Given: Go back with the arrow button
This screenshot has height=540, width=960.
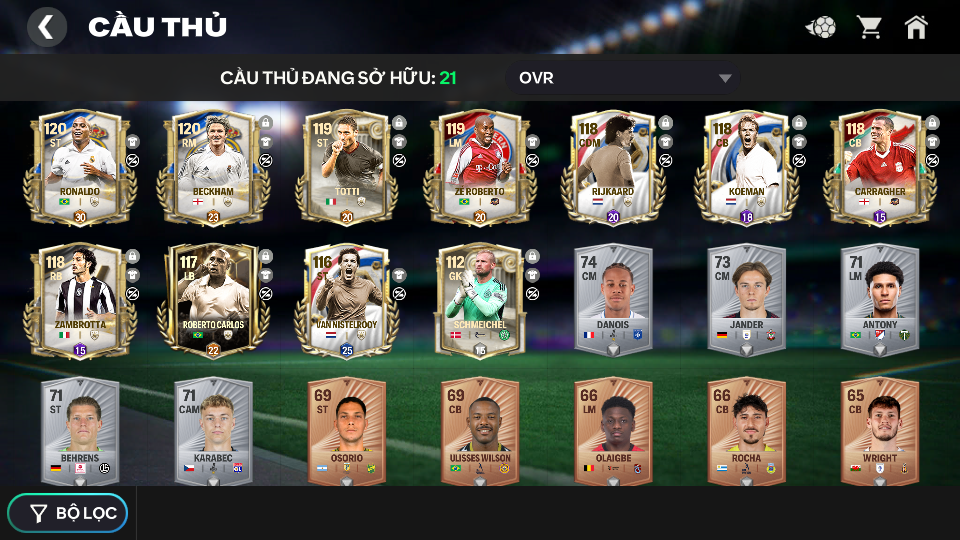Looking at the screenshot, I should tap(46, 27).
